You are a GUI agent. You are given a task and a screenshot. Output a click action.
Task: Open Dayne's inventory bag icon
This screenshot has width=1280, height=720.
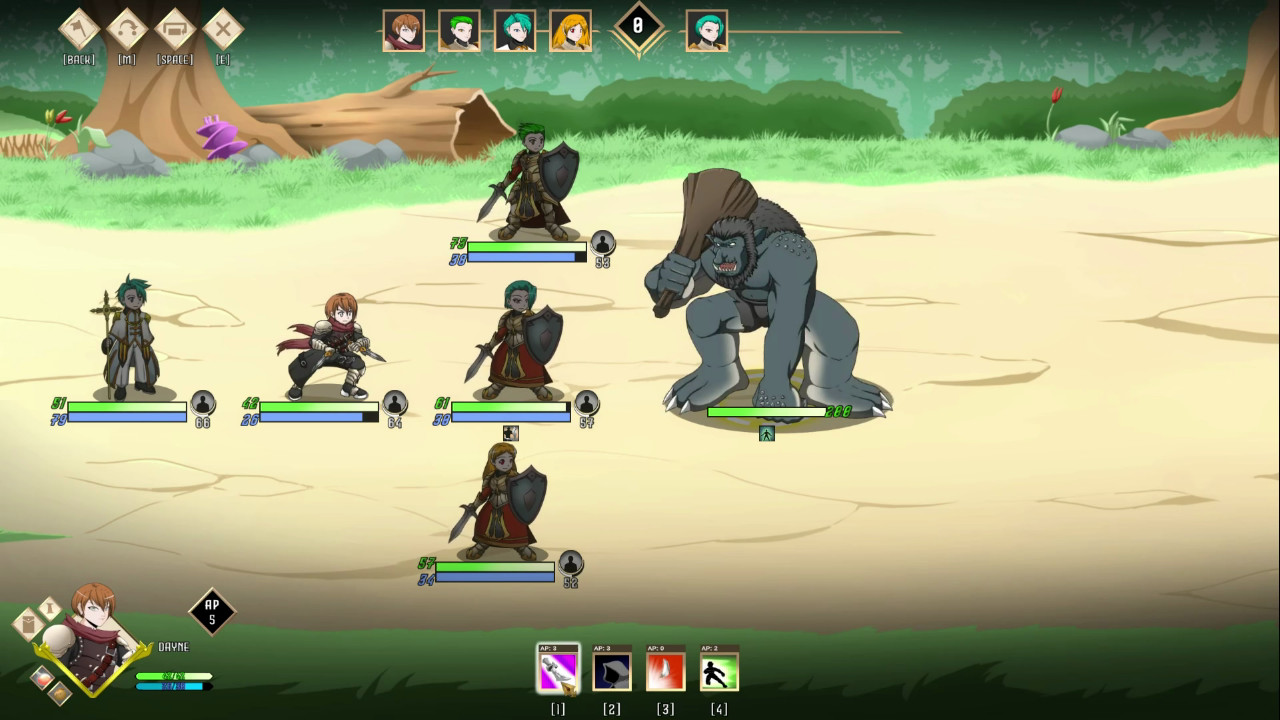point(28,624)
